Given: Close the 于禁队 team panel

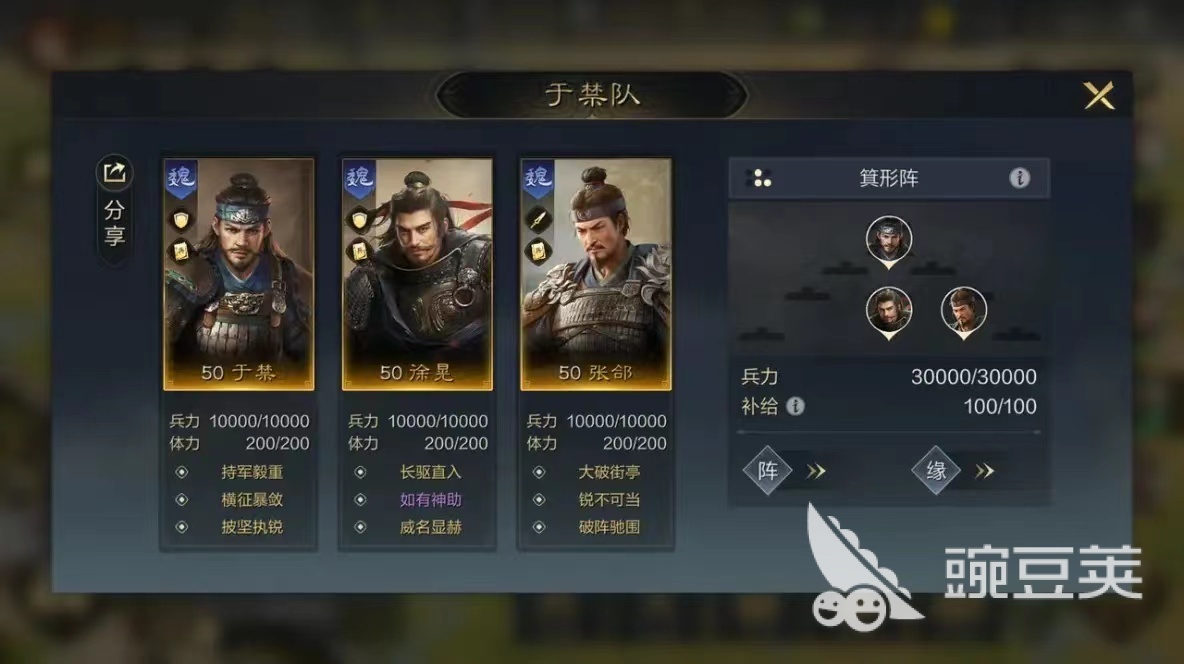Looking at the screenshot, I should (x=1099, y=96).
